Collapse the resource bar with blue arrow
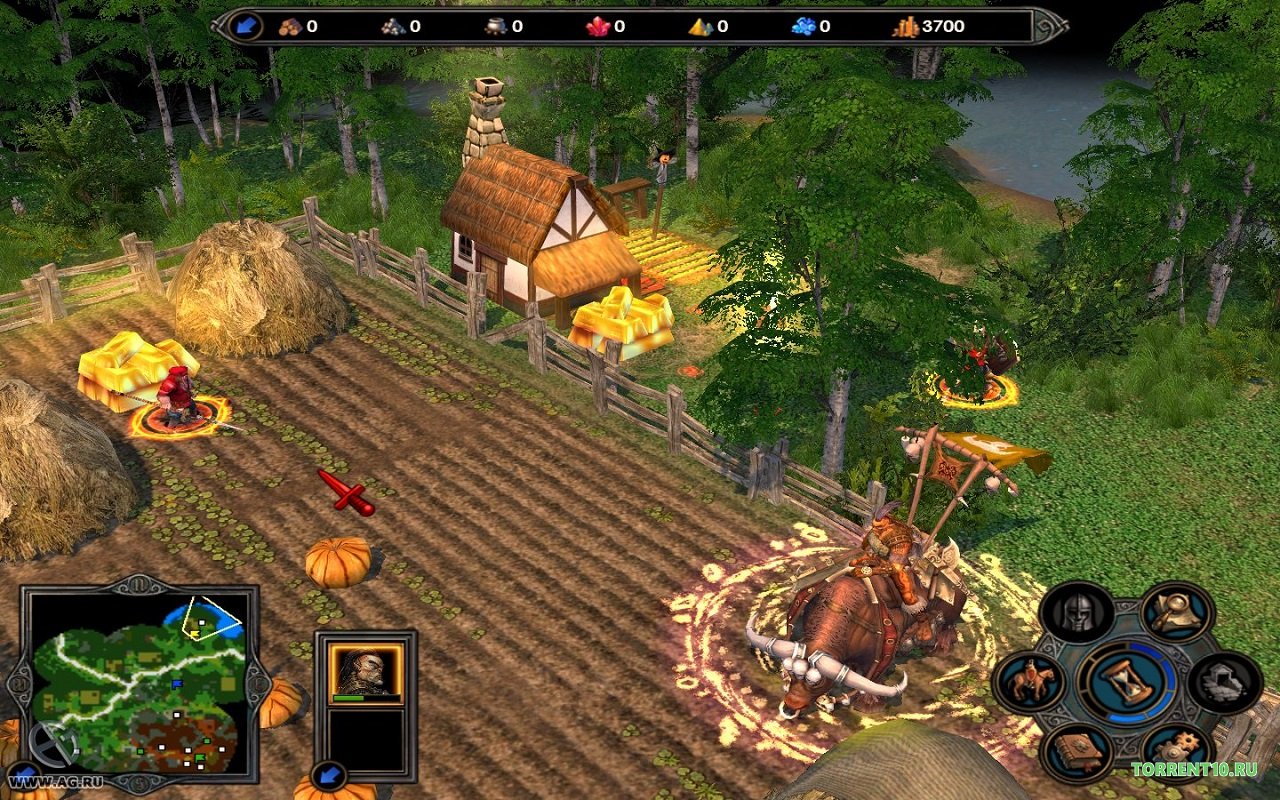 tap(245, 26)
